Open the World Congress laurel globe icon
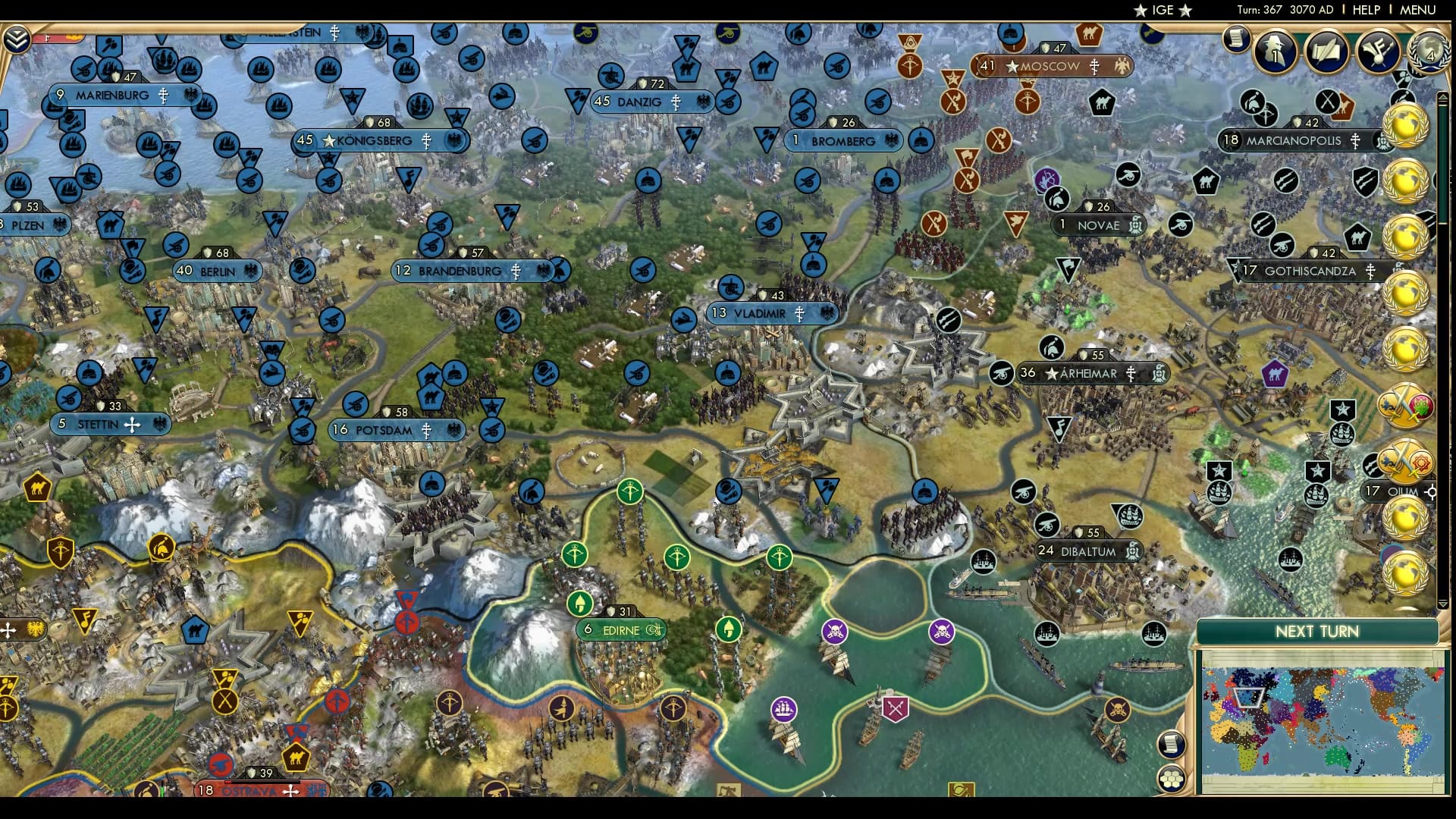Viewport: 1456px width, 819px height. (1430, 53)
